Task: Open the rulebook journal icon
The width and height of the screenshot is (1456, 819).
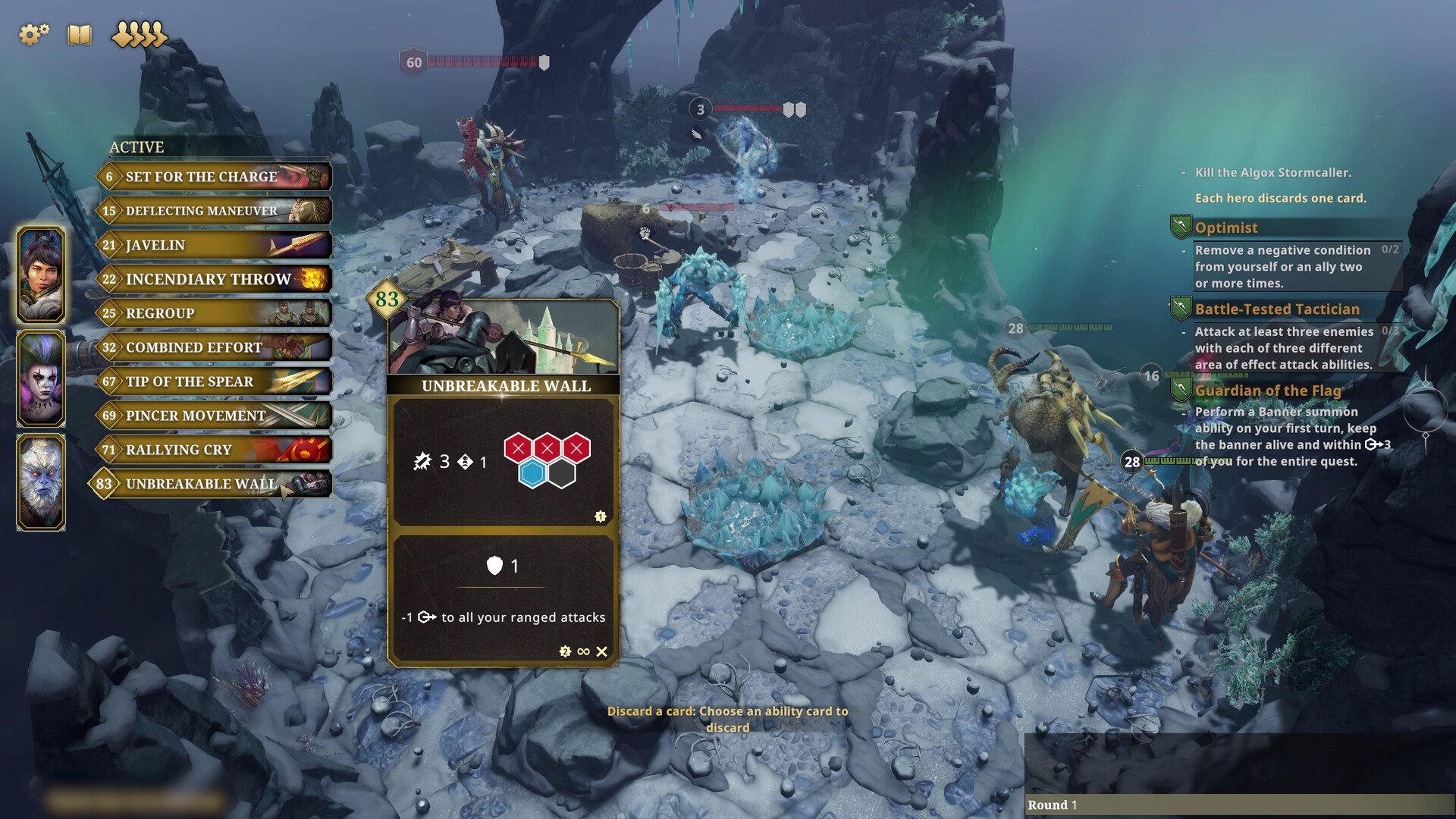Action: pyautogui.click(x=80, y=34)
